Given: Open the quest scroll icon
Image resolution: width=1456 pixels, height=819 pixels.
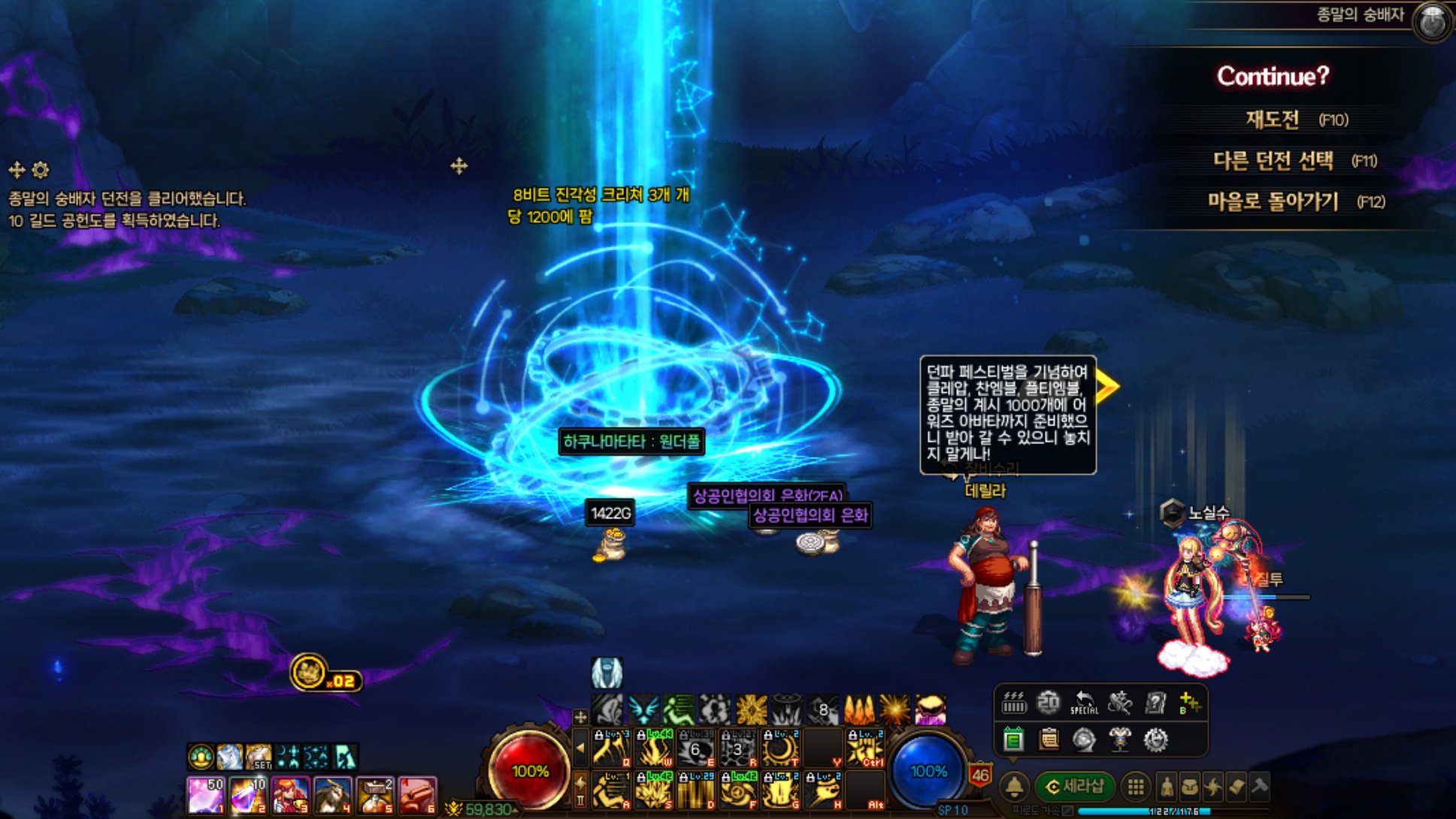Looking at the screenshot, I should point(1237,787).
